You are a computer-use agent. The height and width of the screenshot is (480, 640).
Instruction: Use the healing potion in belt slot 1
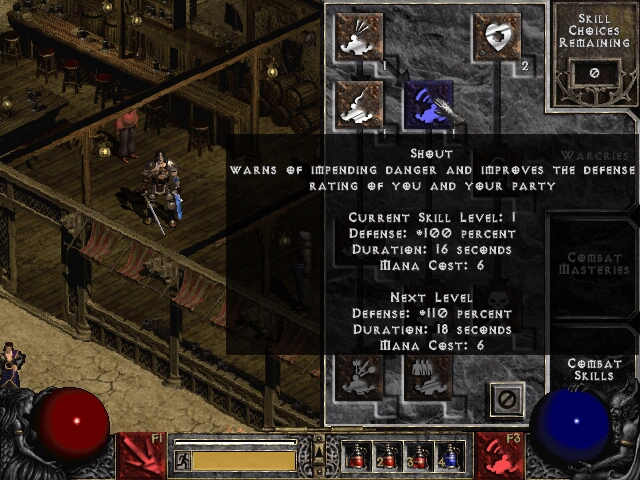tap(356, 456)
